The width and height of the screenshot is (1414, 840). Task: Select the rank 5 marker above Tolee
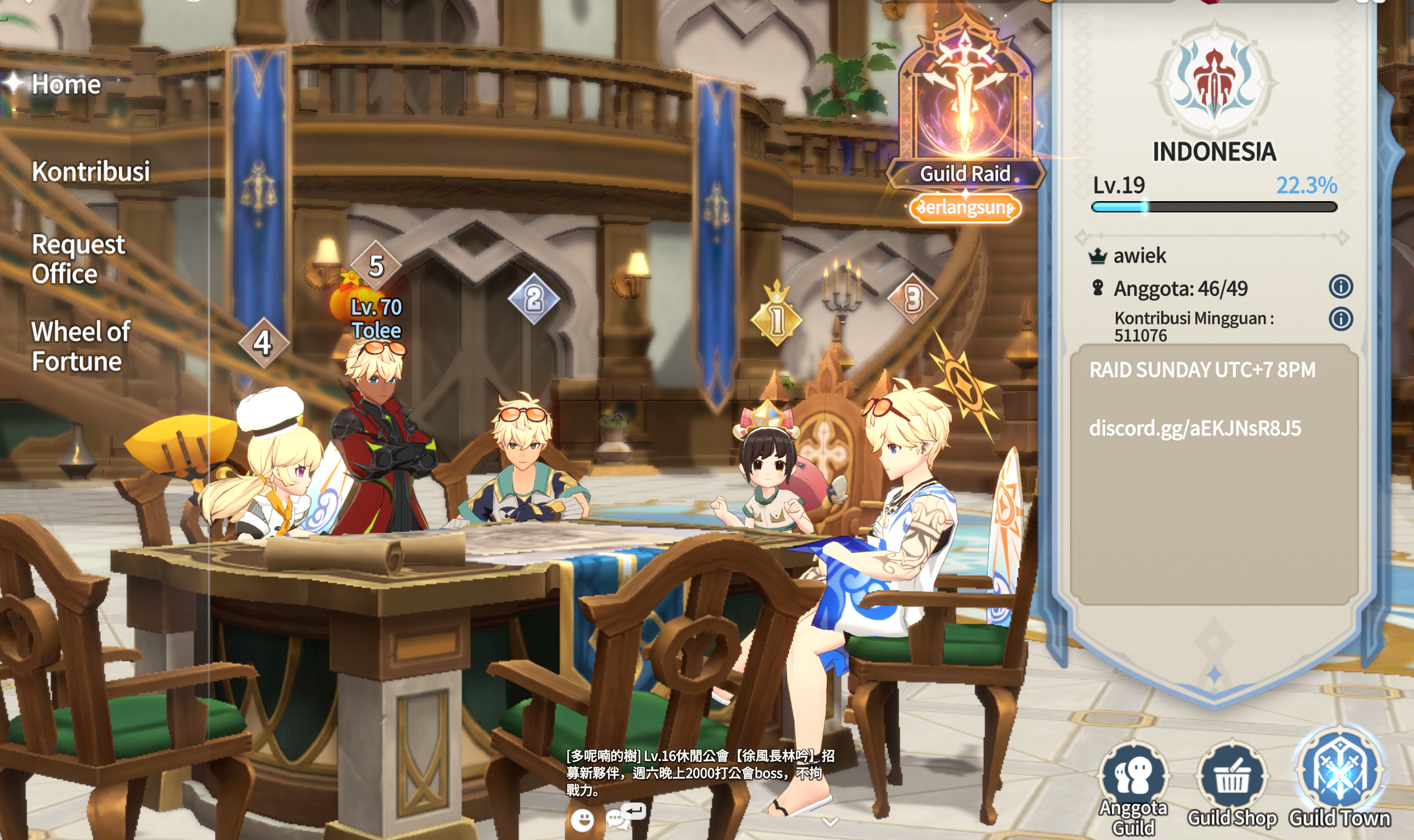(x=376, y=266)
